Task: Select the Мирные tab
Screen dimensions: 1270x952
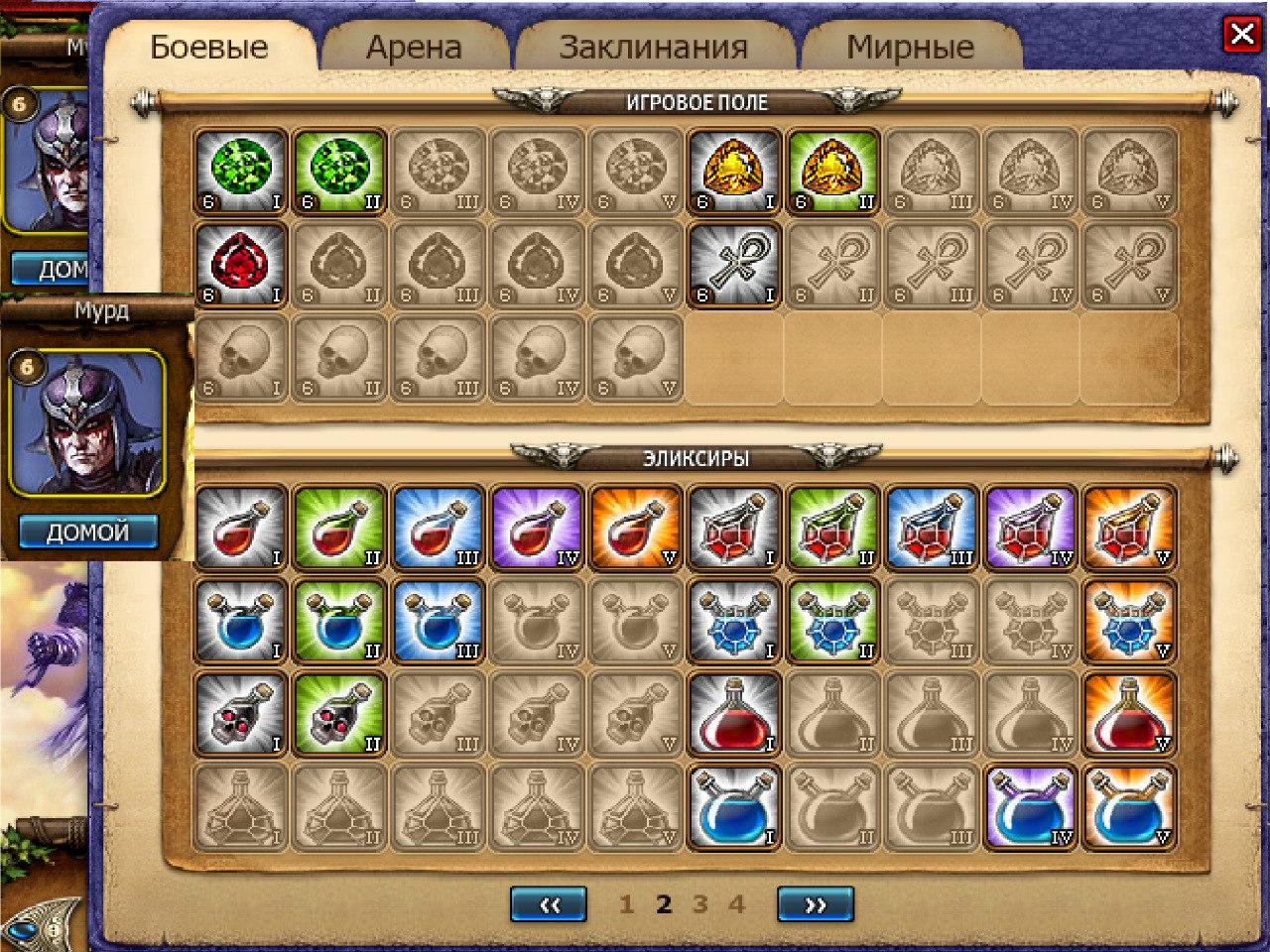Action: pos(910,48)
